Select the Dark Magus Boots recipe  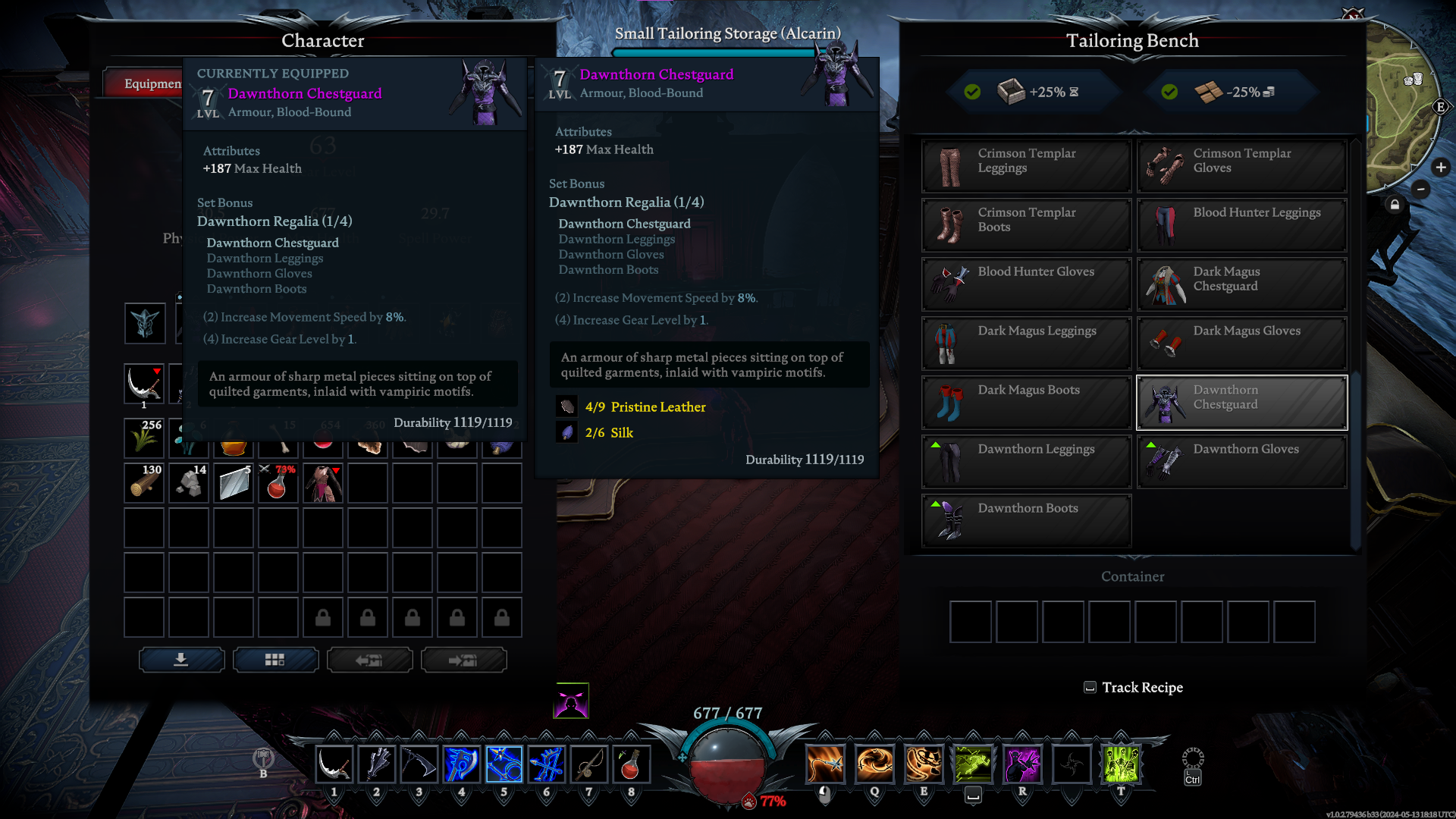1026,402
